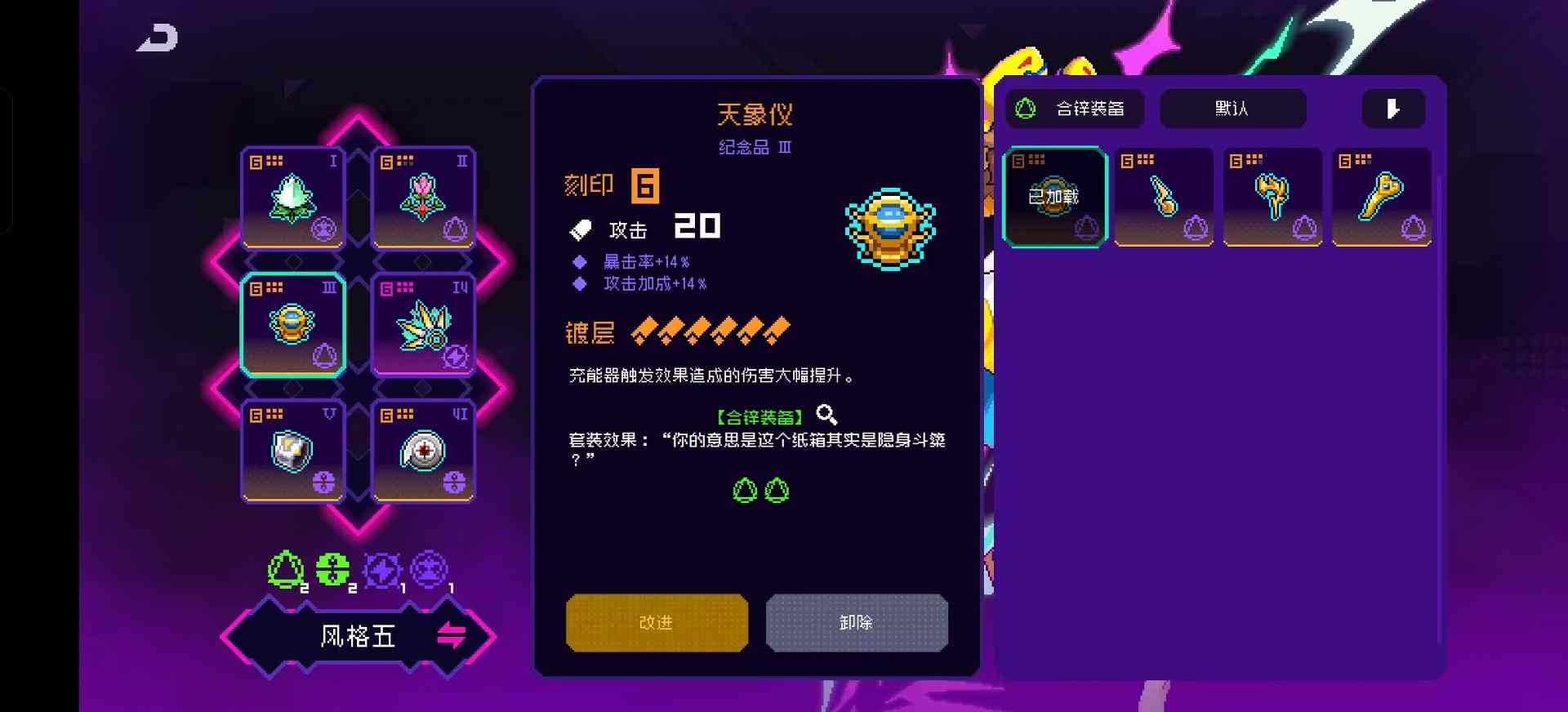The image size is (1568, 712).
Task: Select the shield item in slot V
Action: tap(292, 451)
